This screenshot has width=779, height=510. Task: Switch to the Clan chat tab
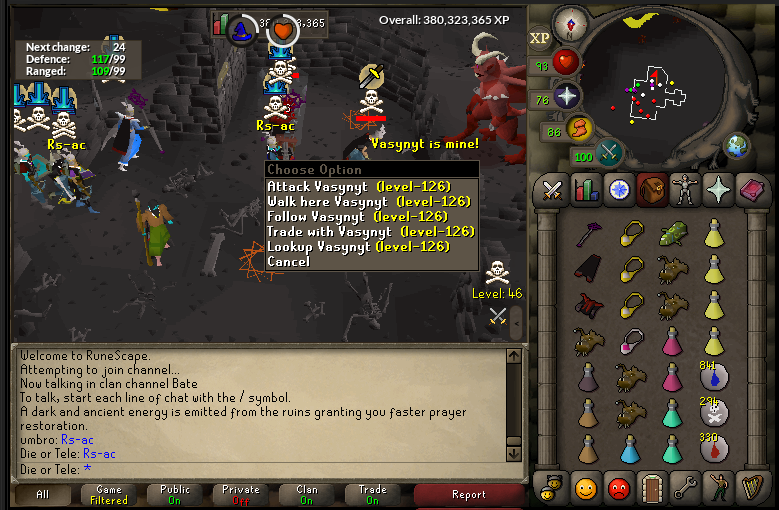307,494
